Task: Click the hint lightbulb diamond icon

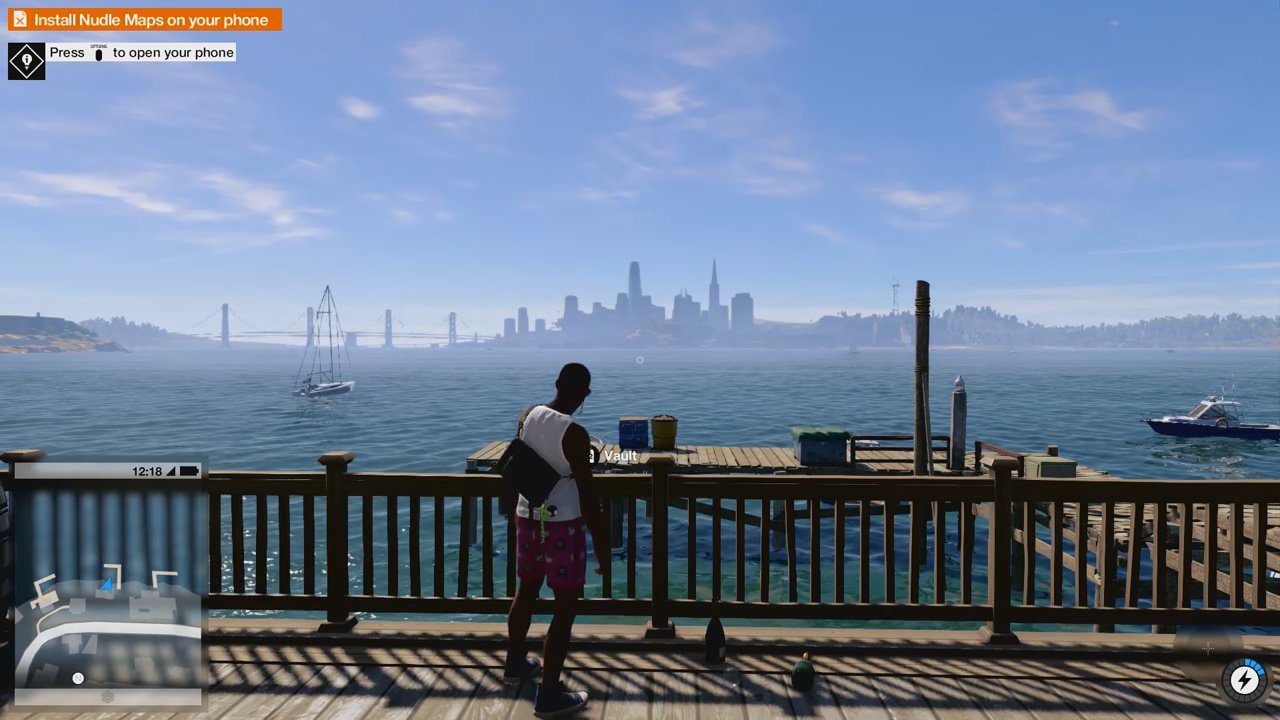Action: [x=26, y=61]
